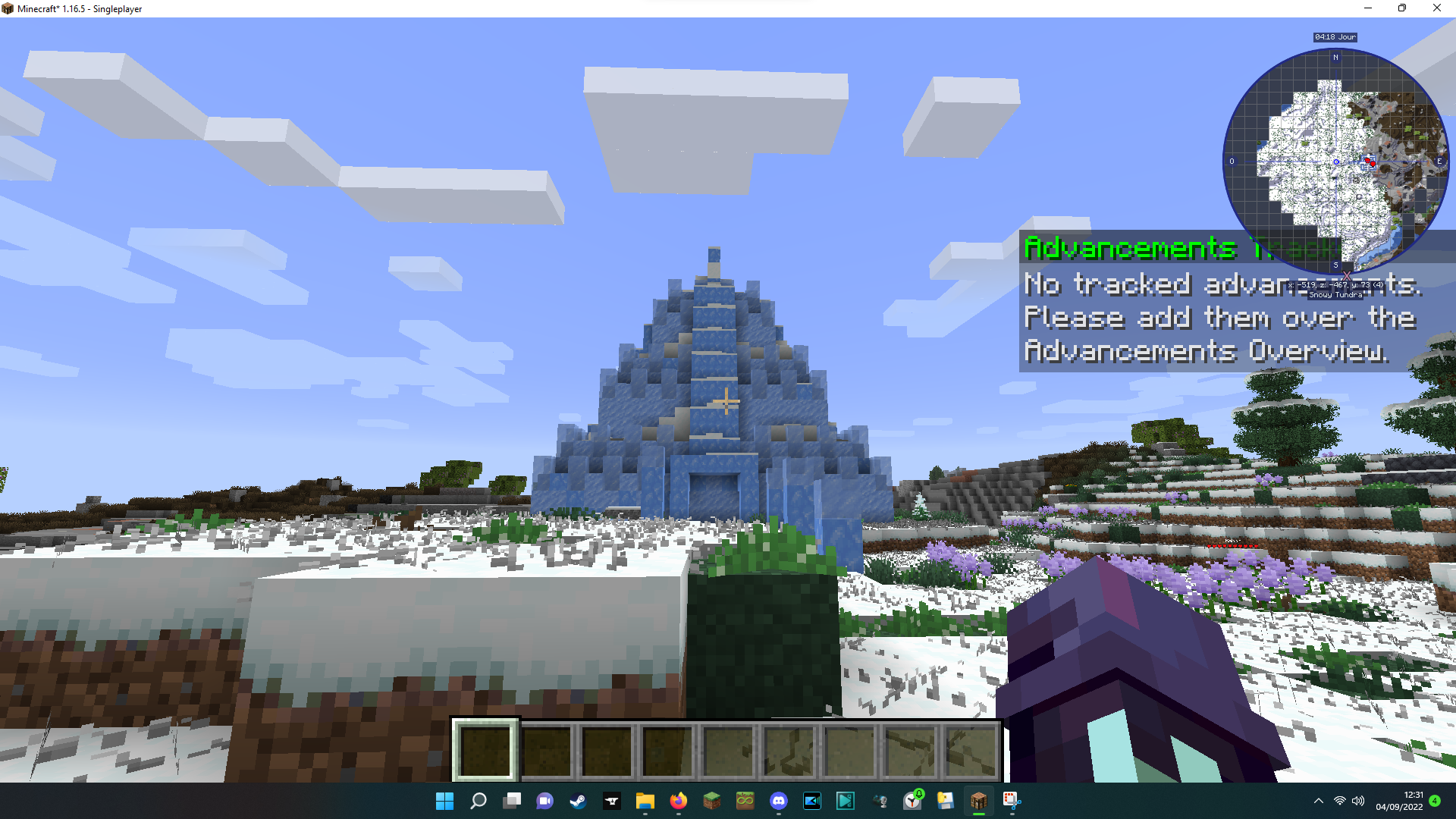The image size is (1456, 819).
Task: Launch the Minecraft grass block launcher icon
Action: (x=711, y=802)
